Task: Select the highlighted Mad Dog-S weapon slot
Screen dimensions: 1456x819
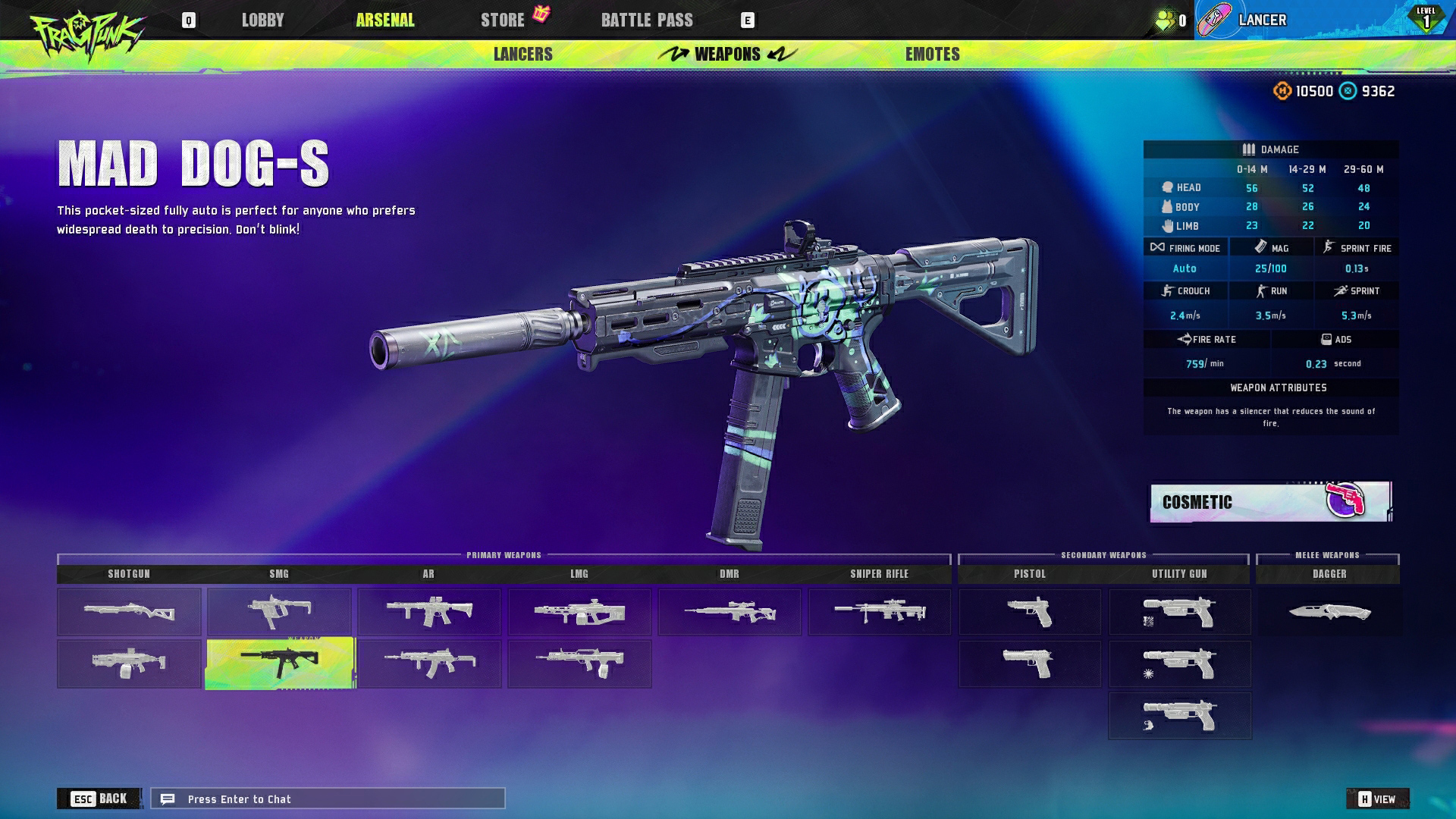Action: (279, 664)
